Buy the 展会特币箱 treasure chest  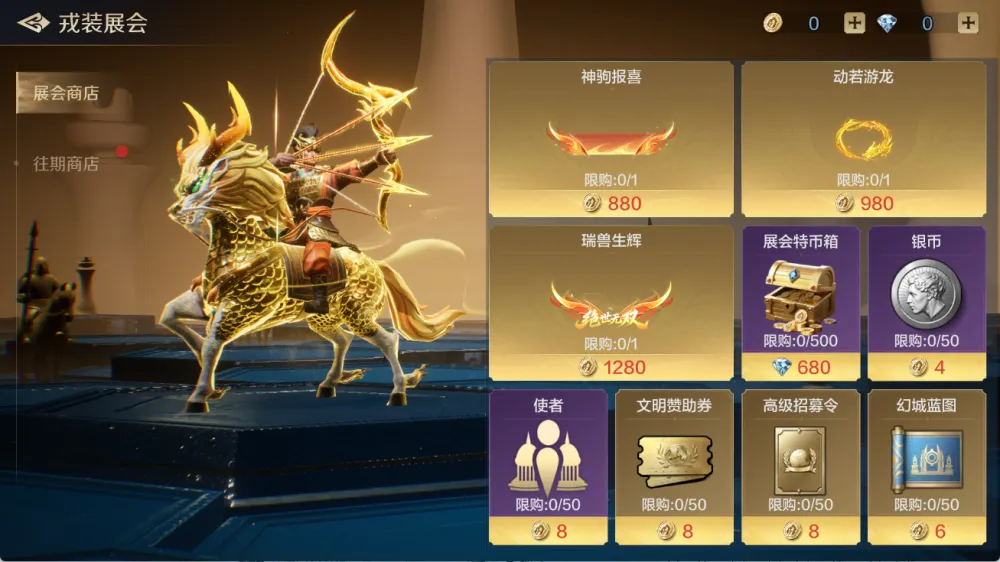799,303
